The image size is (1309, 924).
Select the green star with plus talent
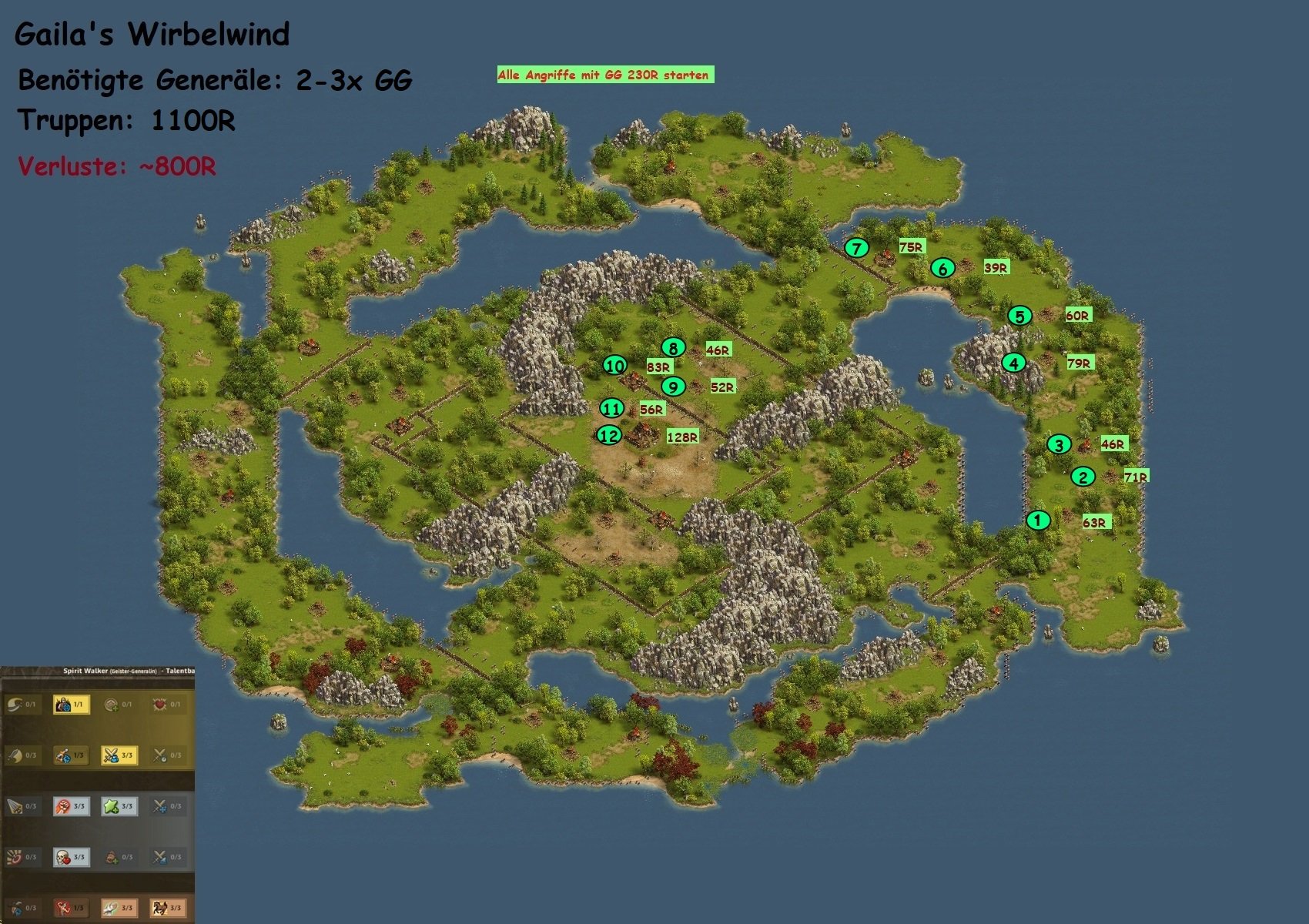(111, 806)
